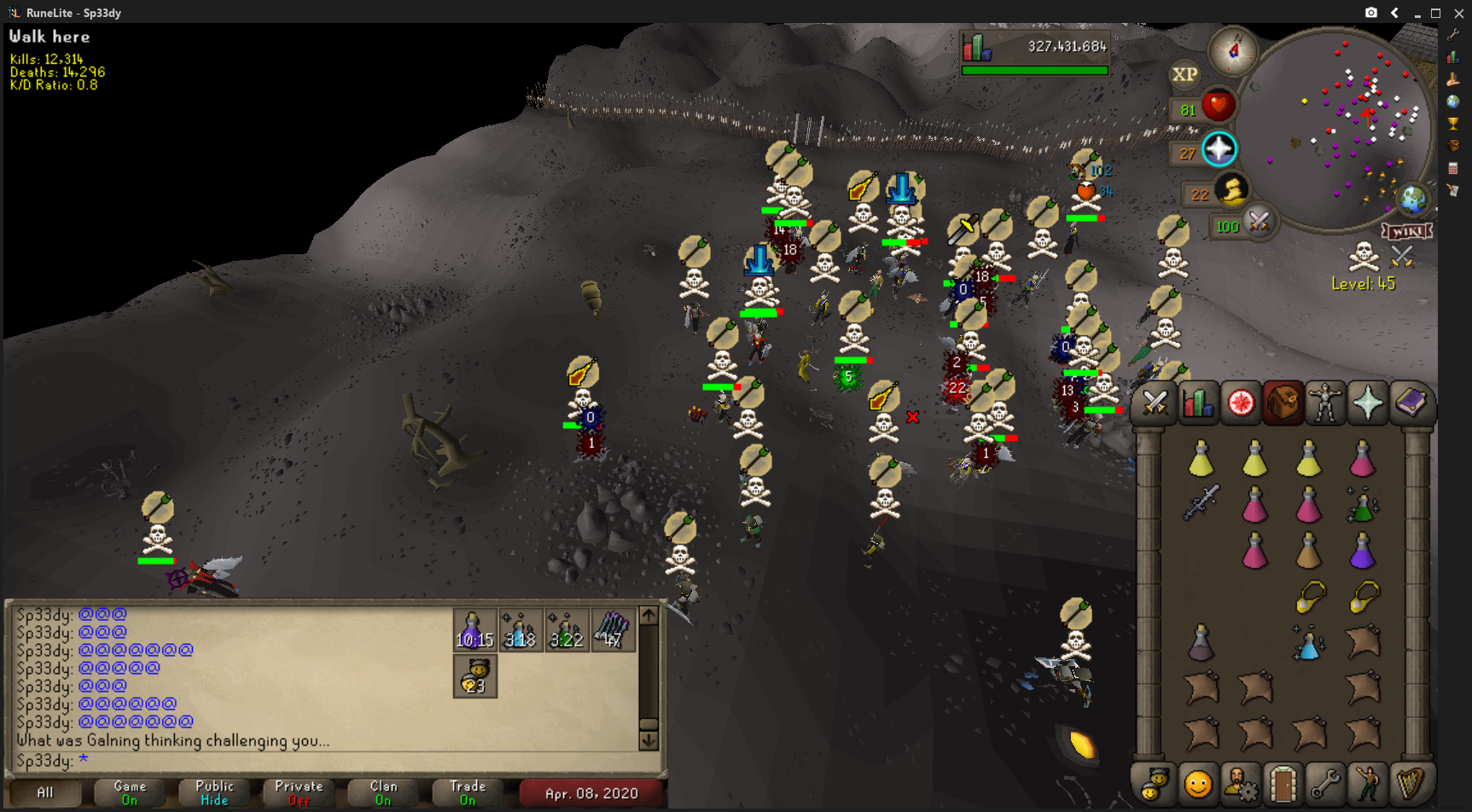Viewport: 1472px width, 812px height.
Task: Activate the special attack orb
Action: tap(1259, 223)
